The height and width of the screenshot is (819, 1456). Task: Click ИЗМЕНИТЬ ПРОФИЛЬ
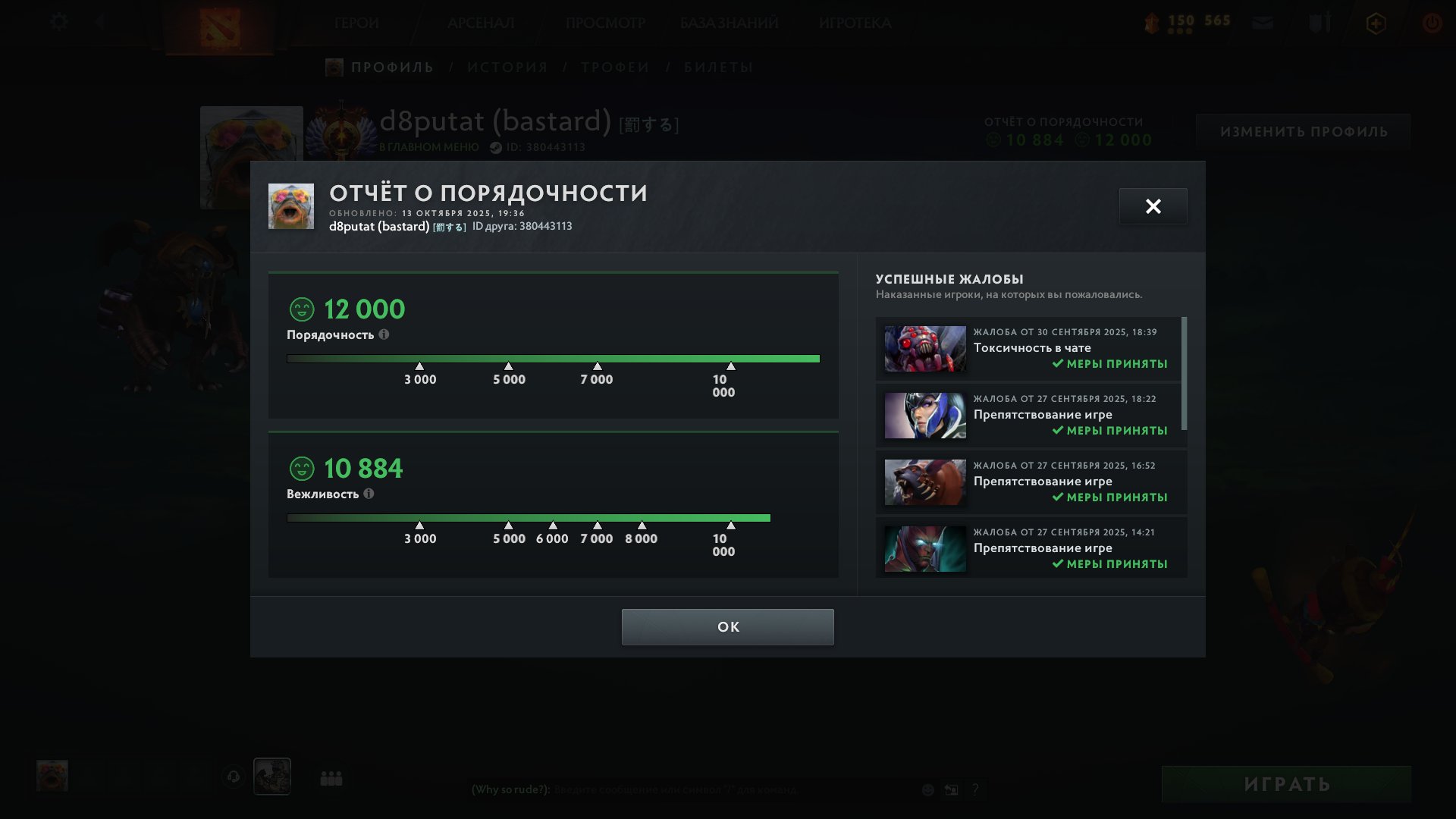(x=1303, y=130)
